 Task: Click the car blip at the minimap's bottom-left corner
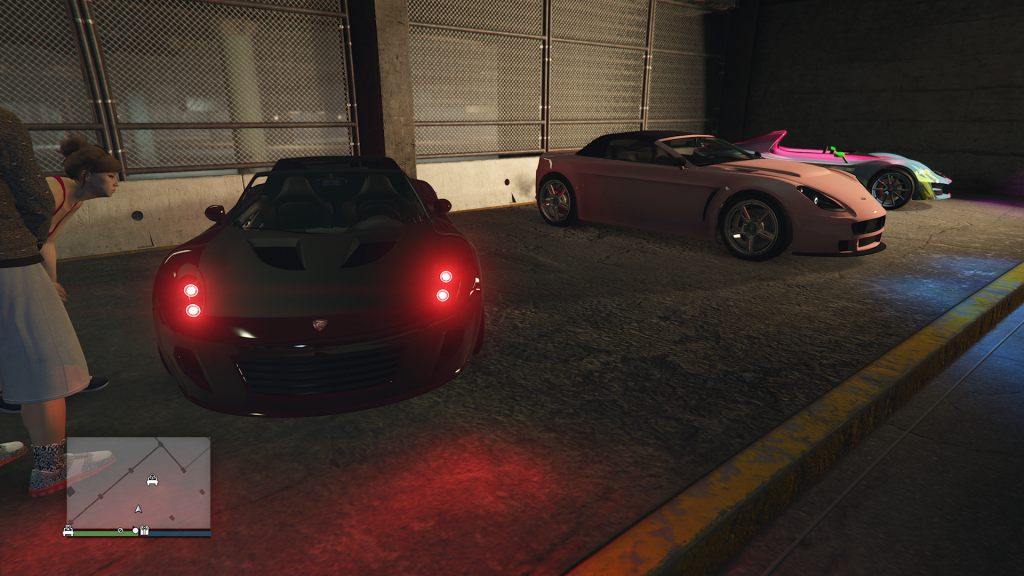tap(68, 531)
